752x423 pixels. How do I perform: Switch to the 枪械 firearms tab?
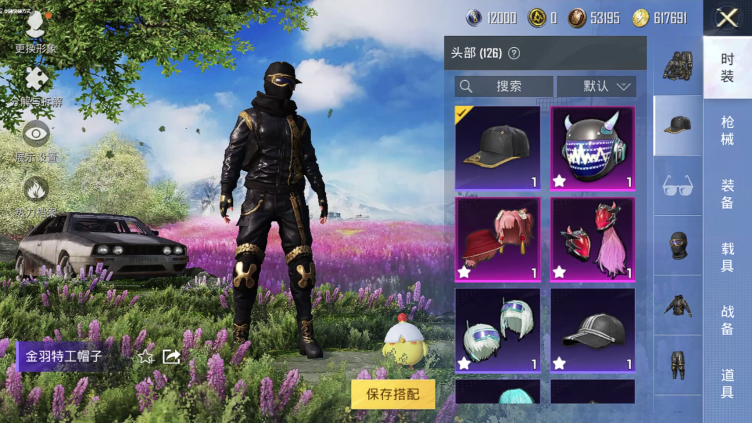click(727, 129)
